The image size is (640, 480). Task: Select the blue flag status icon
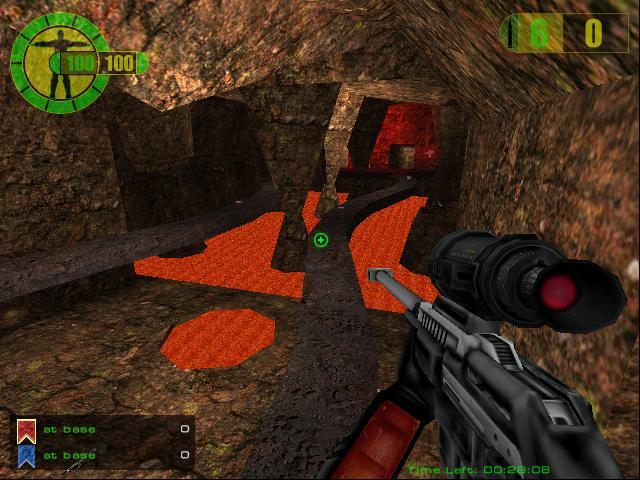click(26, 455)
